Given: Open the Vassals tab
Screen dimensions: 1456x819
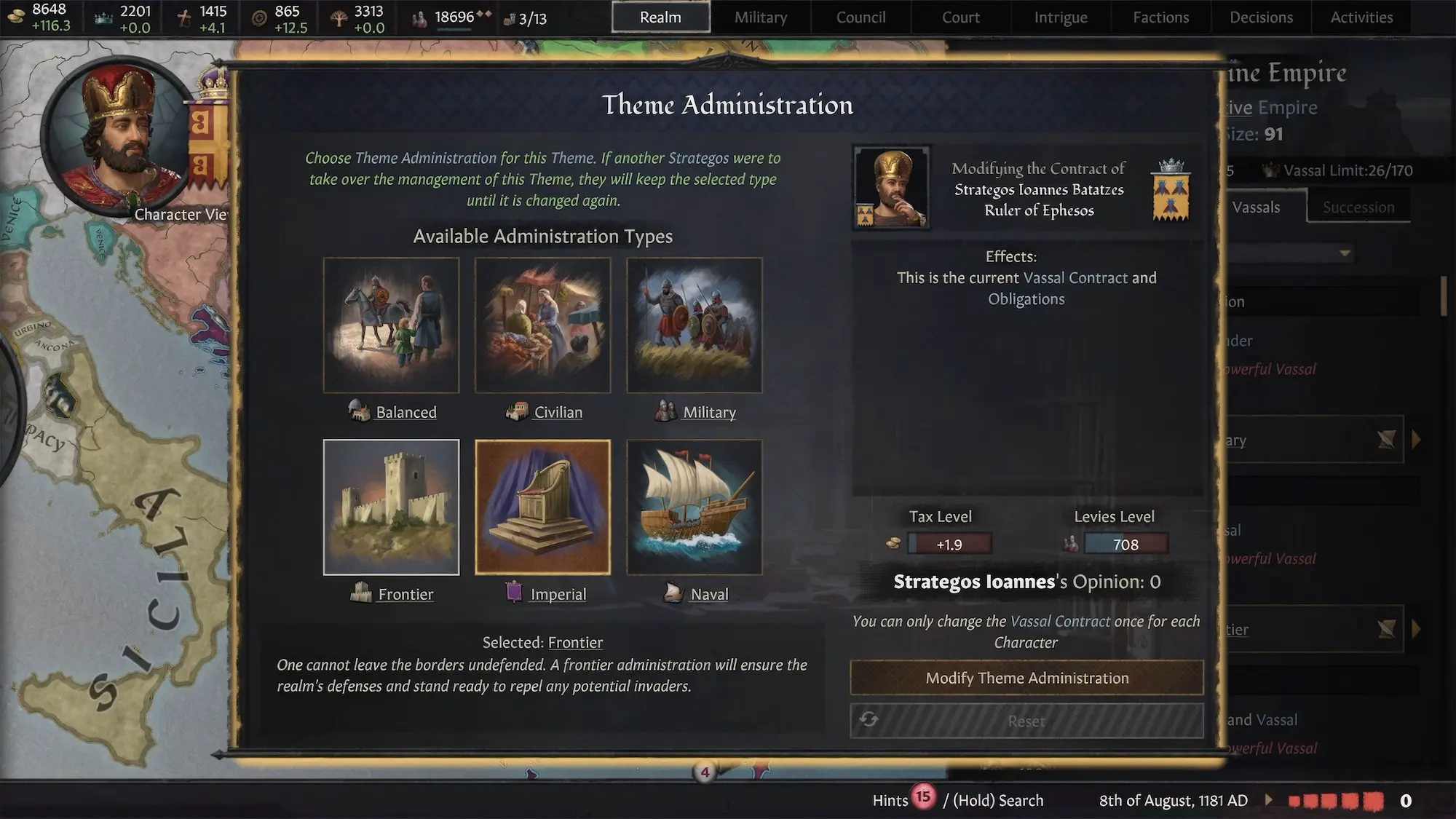Looking at the screenshot, I should pyautogui.click(x=1256, y=207).
